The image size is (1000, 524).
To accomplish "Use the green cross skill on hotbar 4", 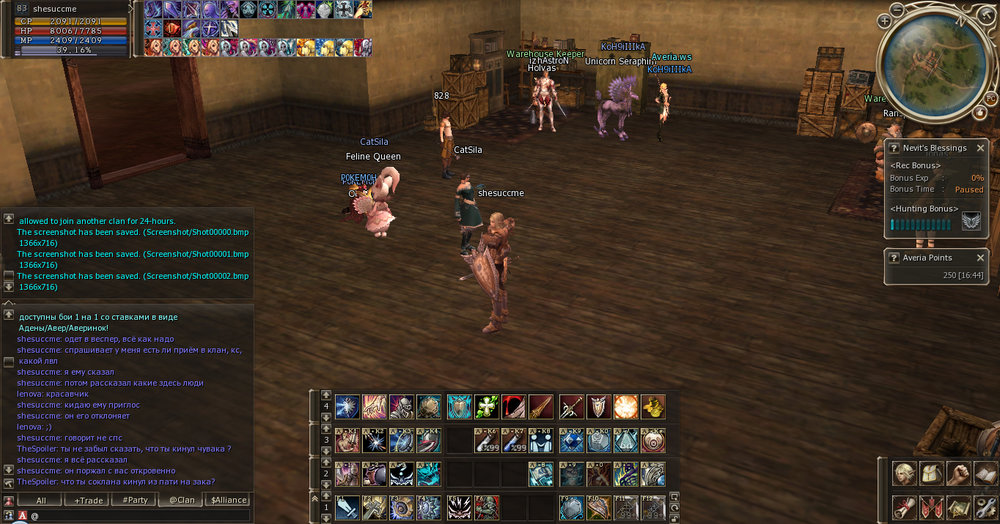I will click(x=486, y=406).
